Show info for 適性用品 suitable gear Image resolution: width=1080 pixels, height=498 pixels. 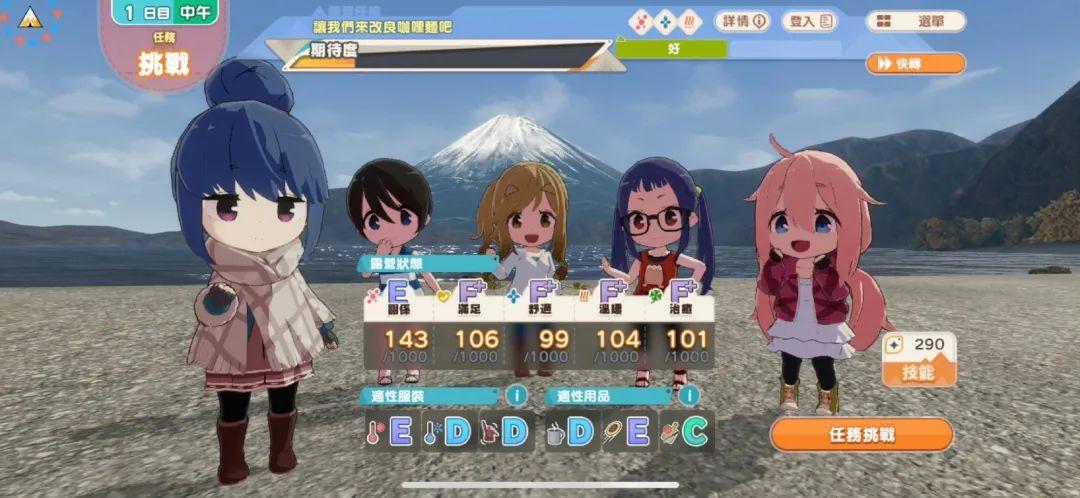pyautogui.click(x=689, y=396)
